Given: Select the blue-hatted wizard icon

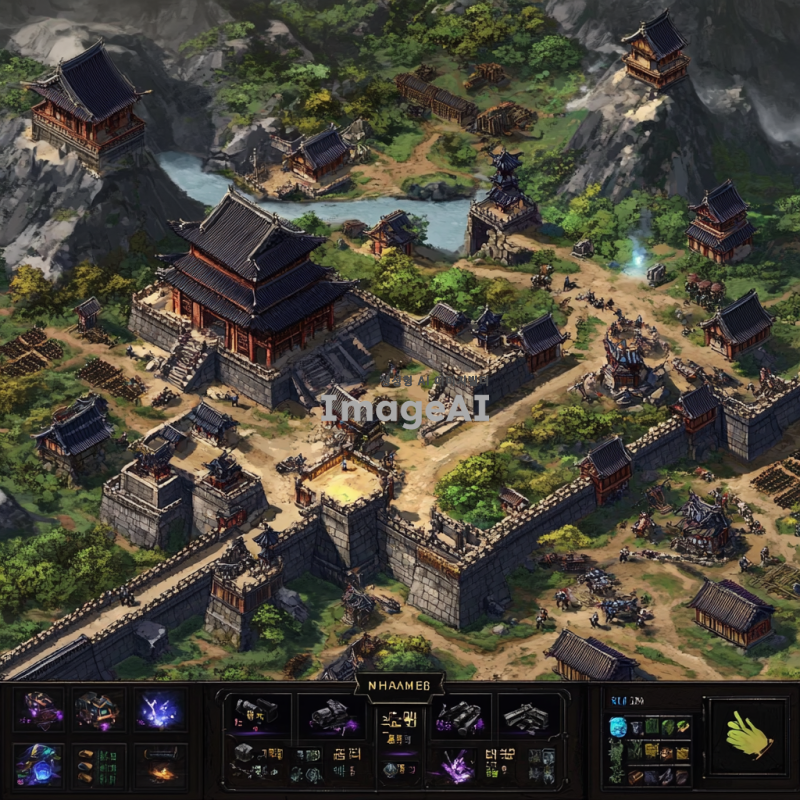Looking at the screenshot, I should (x=41, y=764).
